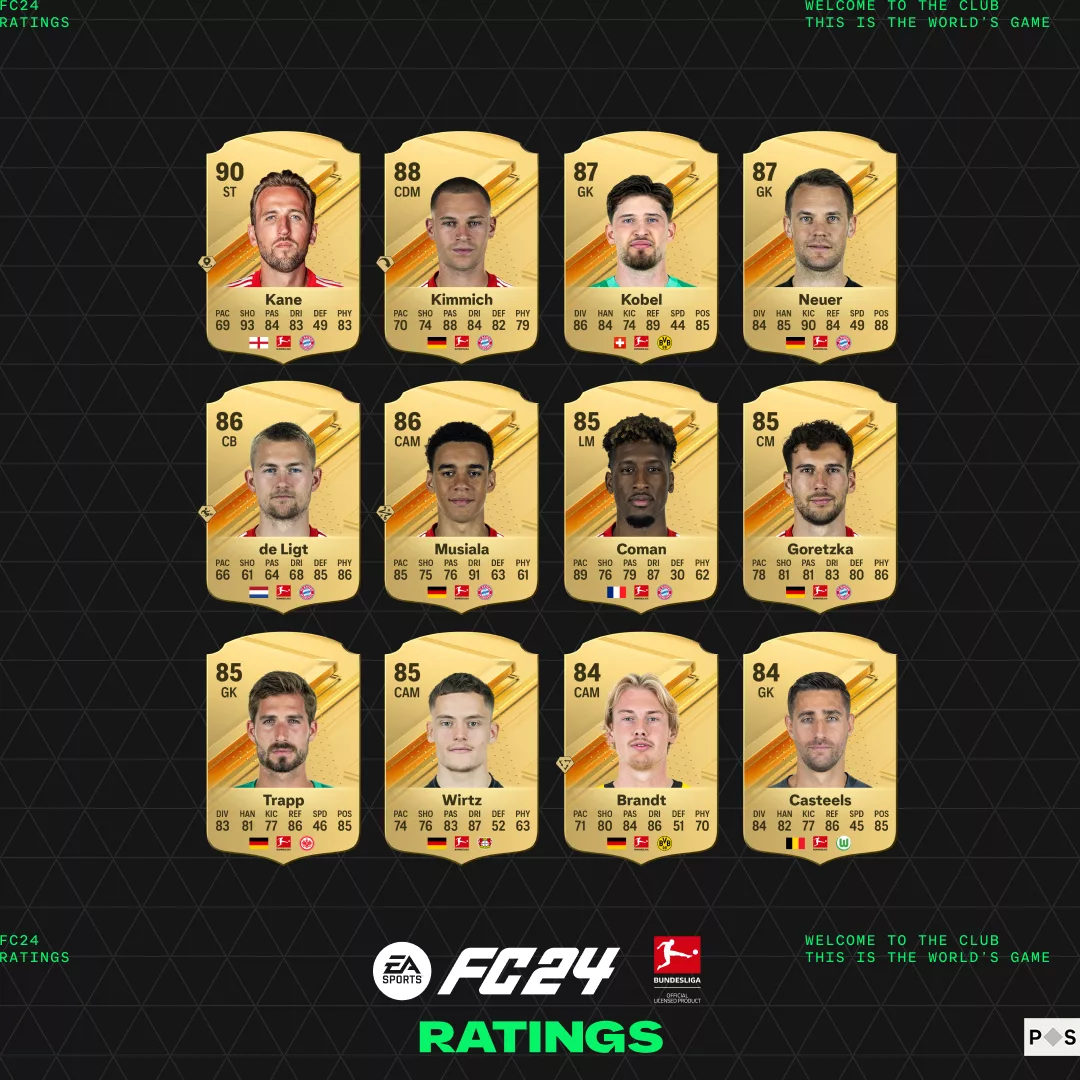Select the de Ligt CB card

pos(283,495)
